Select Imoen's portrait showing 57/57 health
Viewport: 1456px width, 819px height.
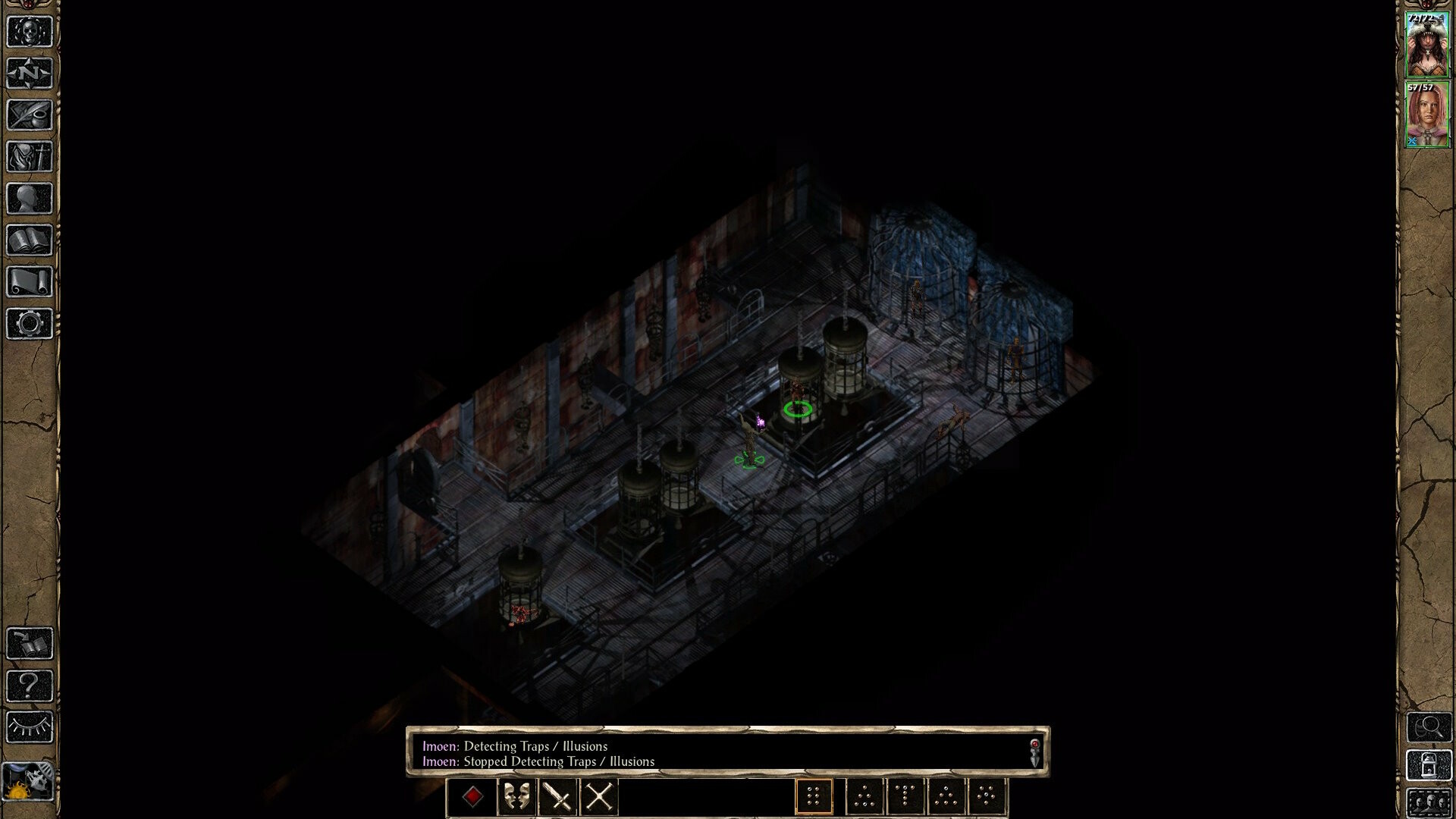click(x=1428, y=115)
